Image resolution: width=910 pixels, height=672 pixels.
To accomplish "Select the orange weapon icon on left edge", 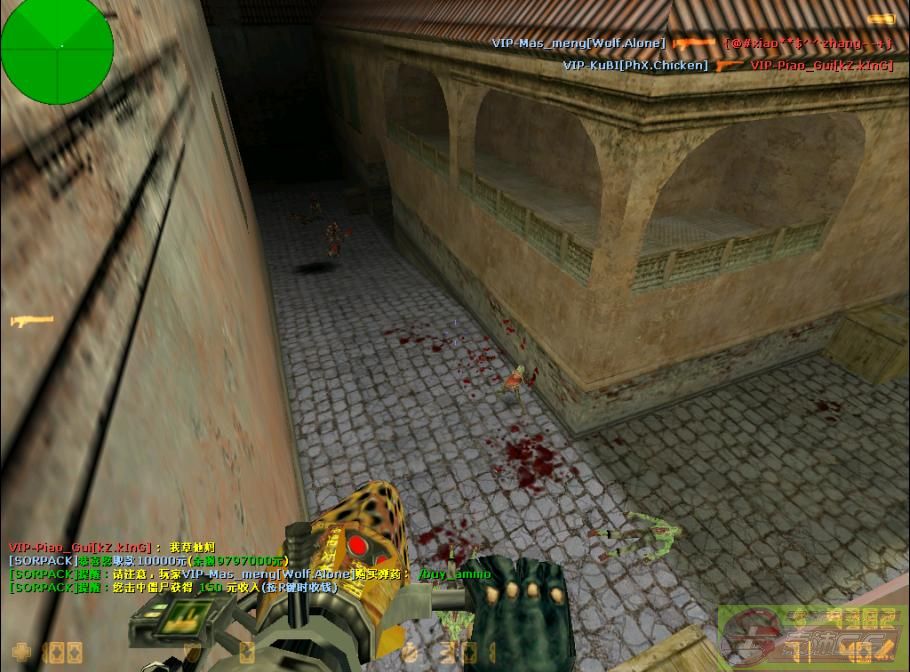I will (30, 321).
